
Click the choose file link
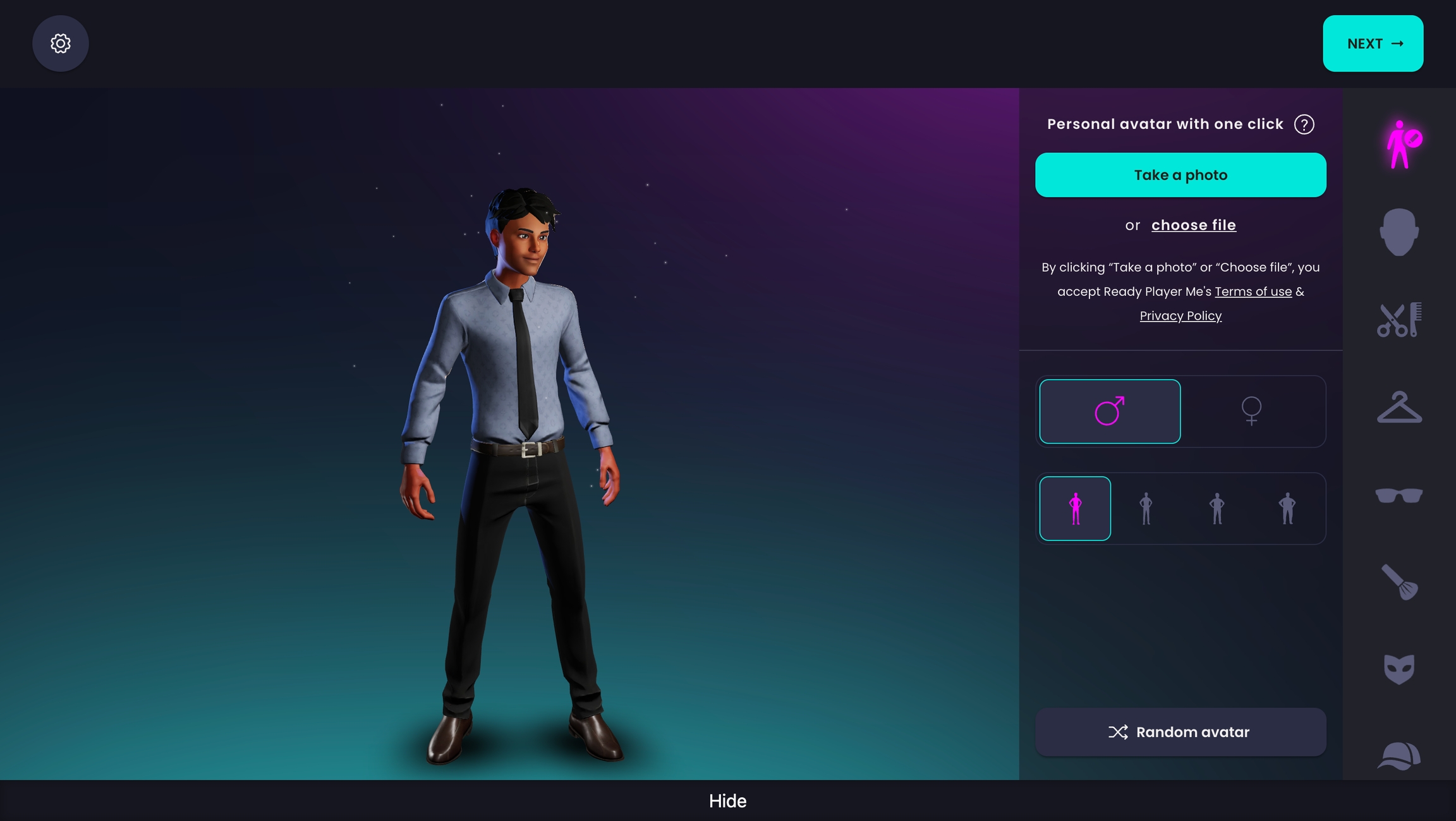pyautogui.click(x=1193, y=225)
